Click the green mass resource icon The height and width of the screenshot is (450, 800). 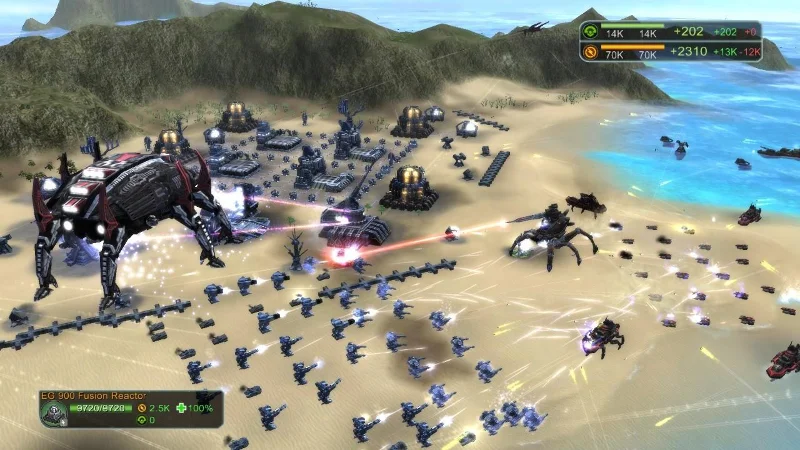[591, 31]
